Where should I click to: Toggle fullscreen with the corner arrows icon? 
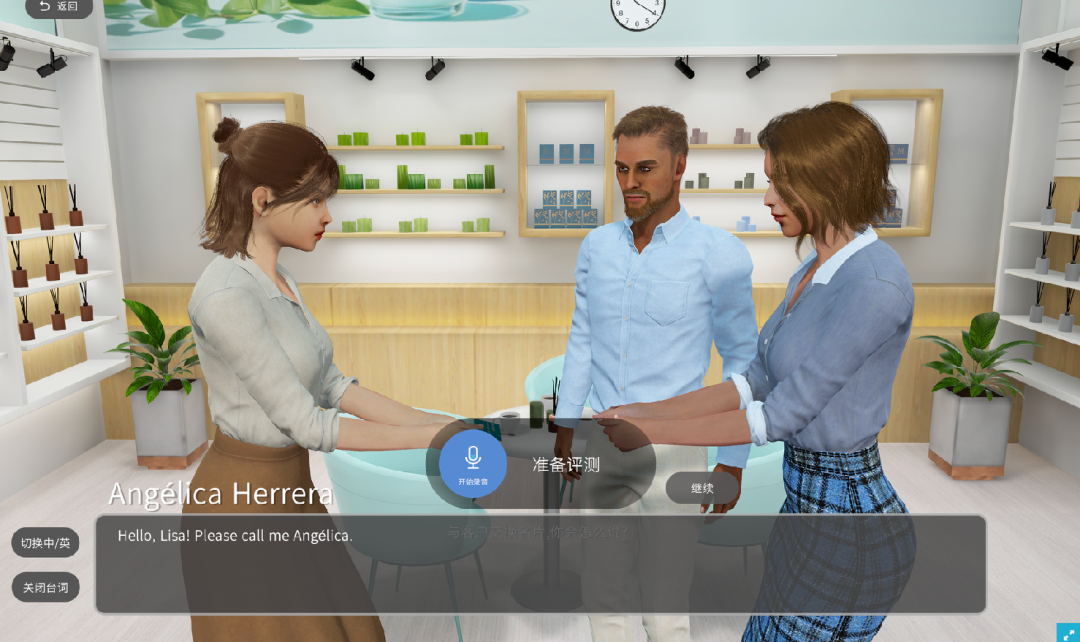[1067, 631]
